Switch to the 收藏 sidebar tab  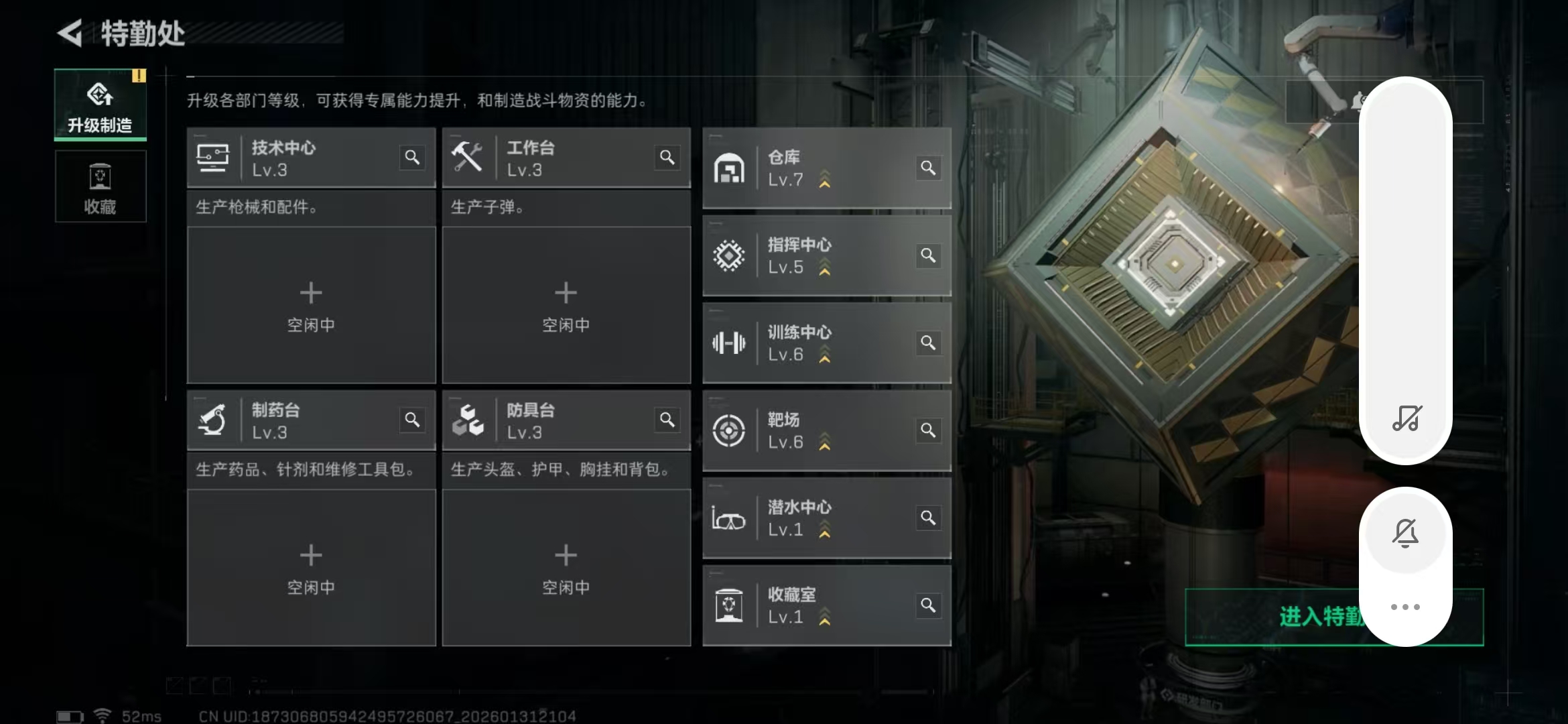[100, 186]
